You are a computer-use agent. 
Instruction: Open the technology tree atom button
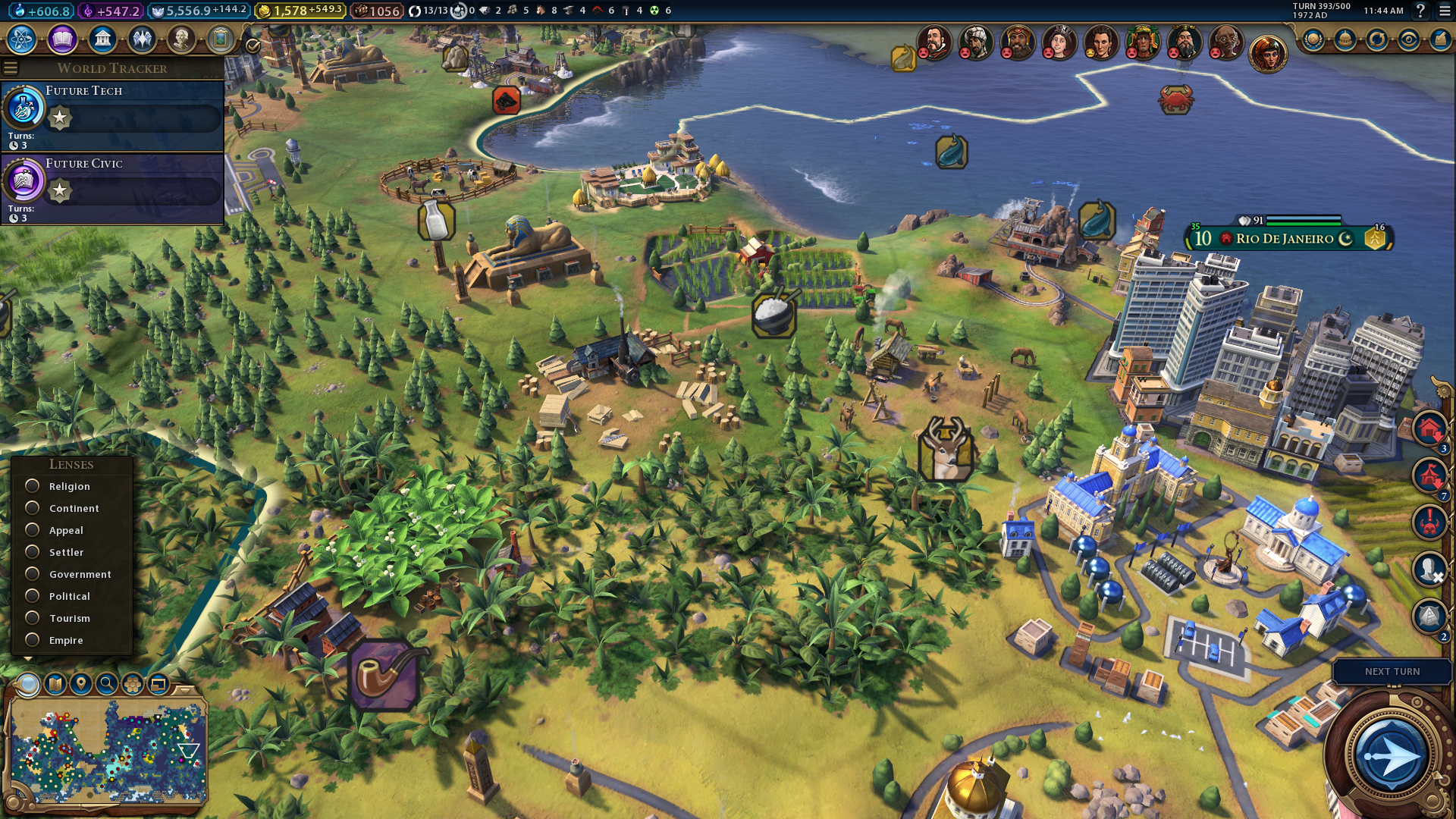[x=22, y=39]
